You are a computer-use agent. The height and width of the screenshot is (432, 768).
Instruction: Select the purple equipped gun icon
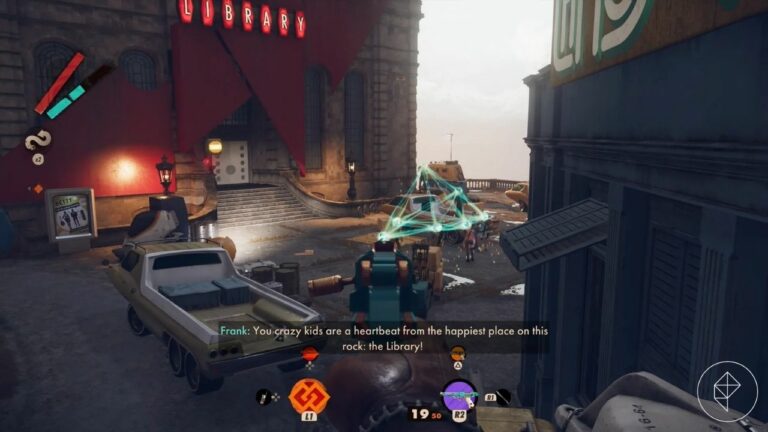[459, 395]
